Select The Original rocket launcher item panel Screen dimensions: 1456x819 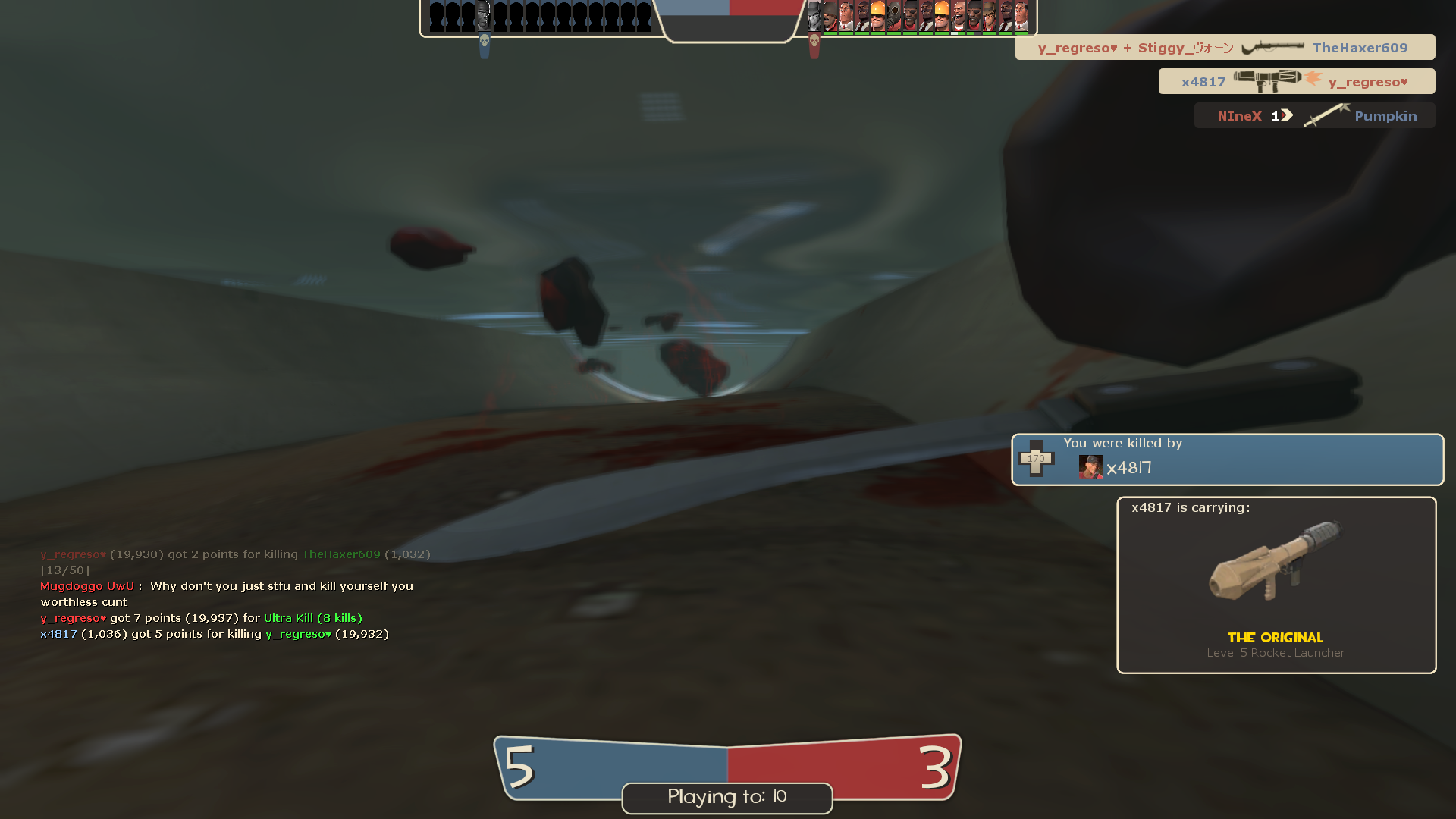click(x=1276, y=585)
